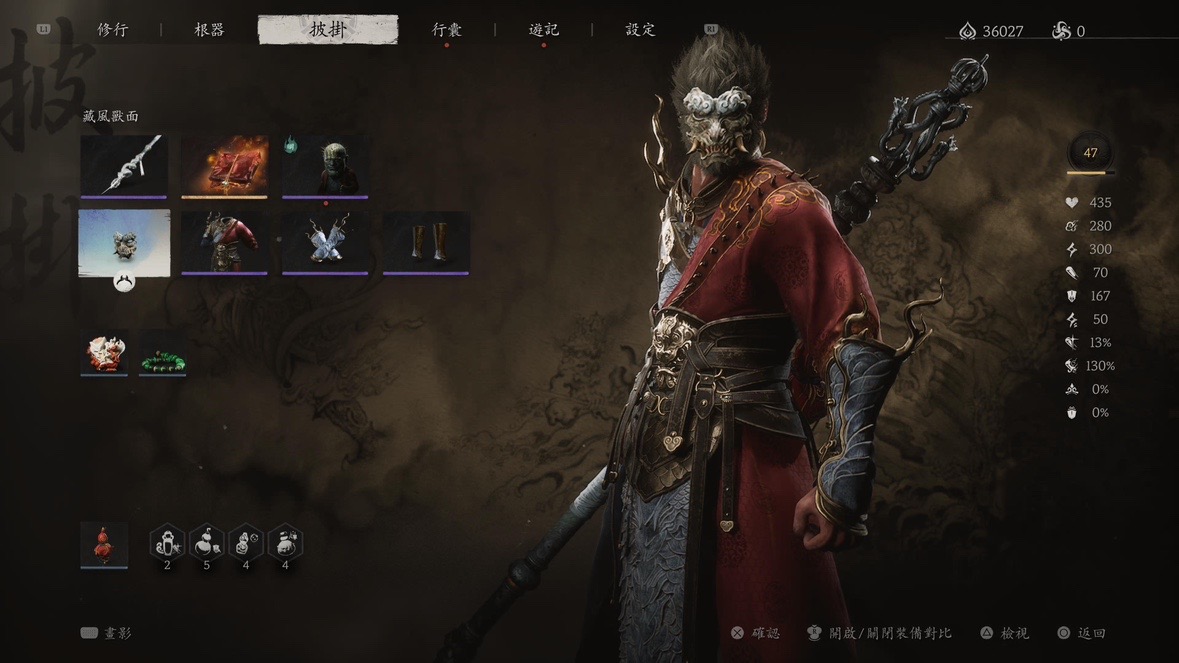Viewport: 1179px width, 663px height.
Task: Pick the red and white curio slot
Action: (x=104, y=353)
